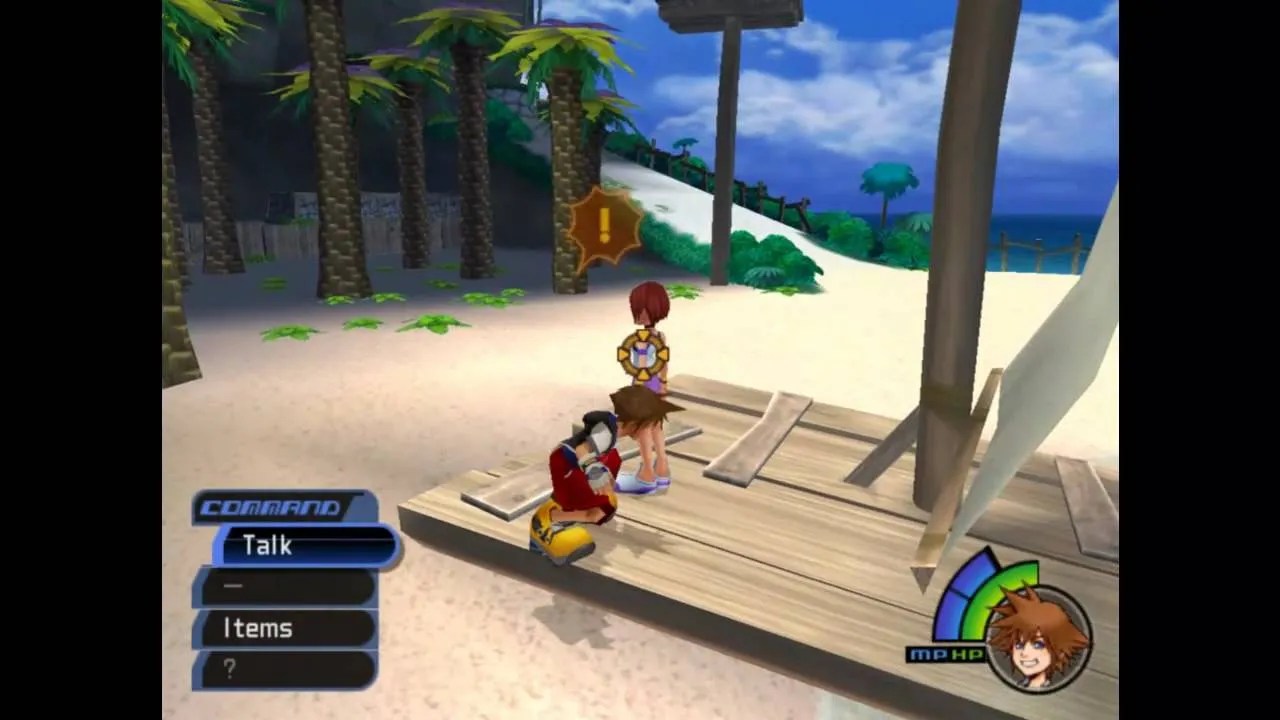Viewport: 1280px width, 720px height.
Task: Click the highlighted Talk selection bar
Action: point(300,546)
